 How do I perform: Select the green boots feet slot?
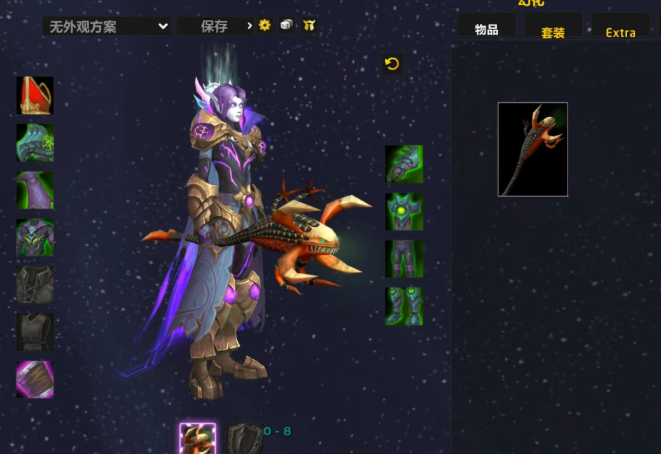click(404, 306)
